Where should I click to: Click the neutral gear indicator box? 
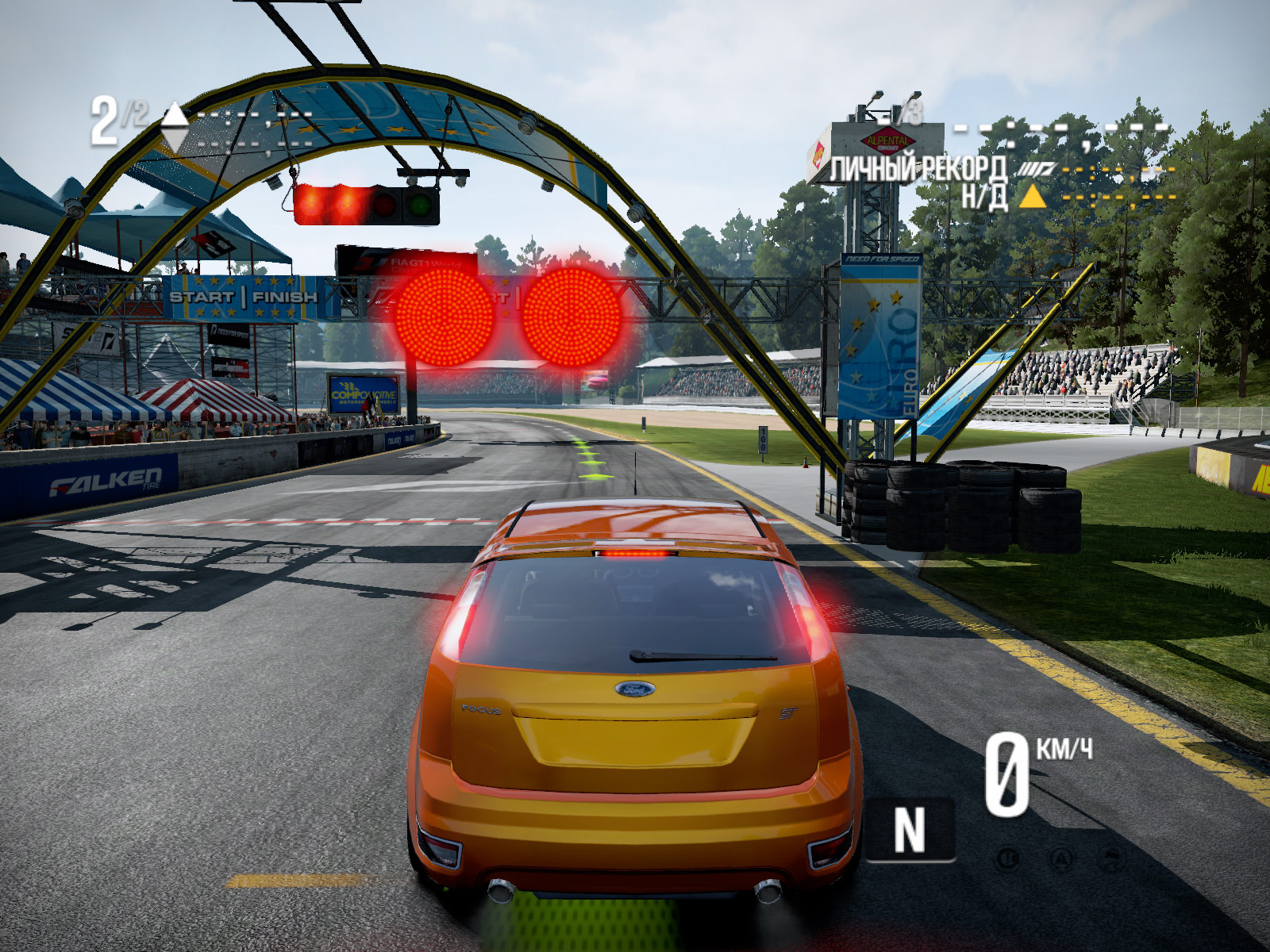coord(910,830)
